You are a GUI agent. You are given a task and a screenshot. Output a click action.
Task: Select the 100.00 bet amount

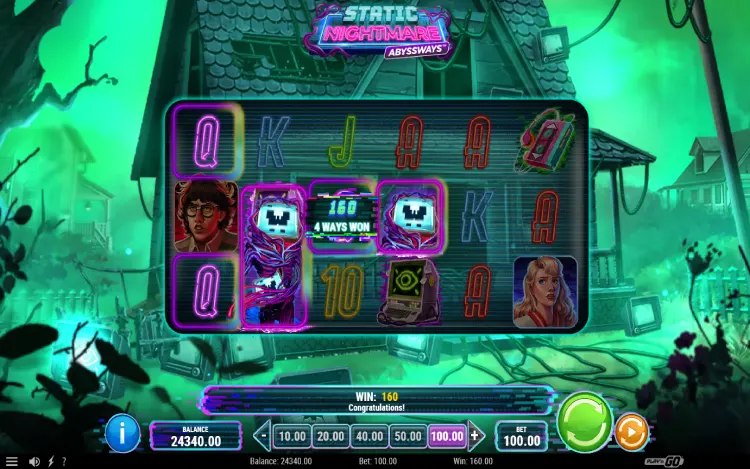tap(447, 436)
